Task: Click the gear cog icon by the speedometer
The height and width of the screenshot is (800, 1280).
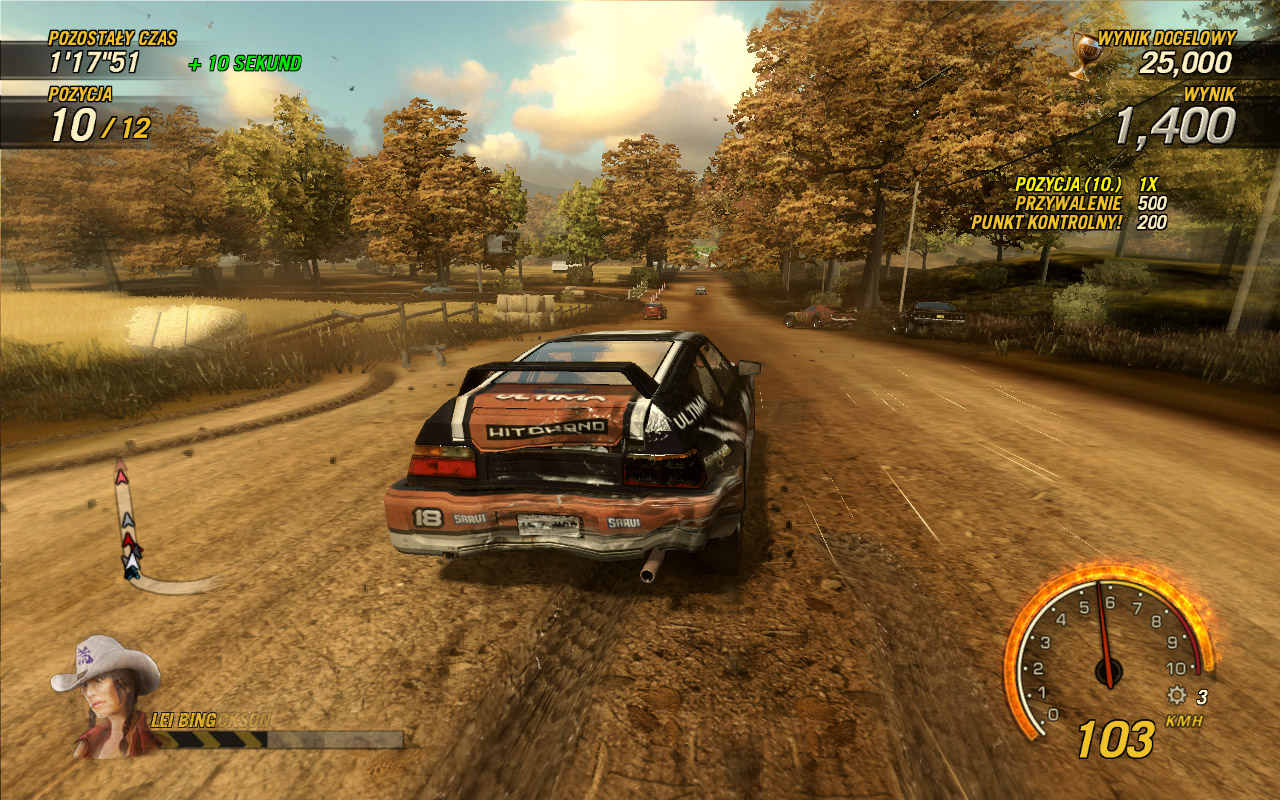Action: (x=1177, y=696)
